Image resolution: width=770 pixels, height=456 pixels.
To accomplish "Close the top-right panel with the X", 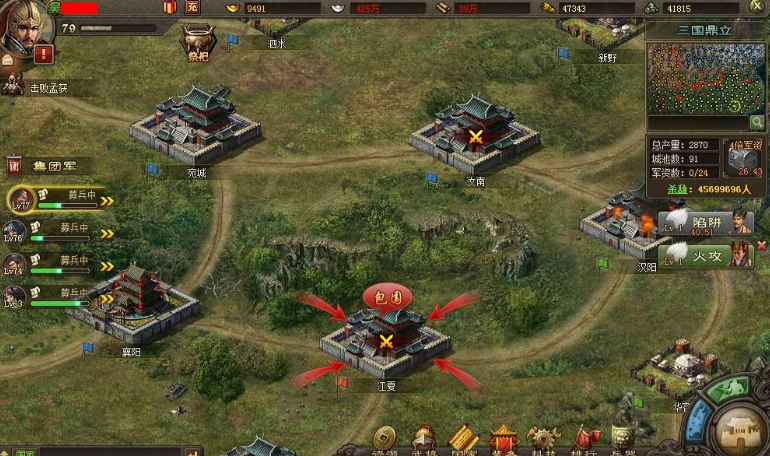I will 759,8.
